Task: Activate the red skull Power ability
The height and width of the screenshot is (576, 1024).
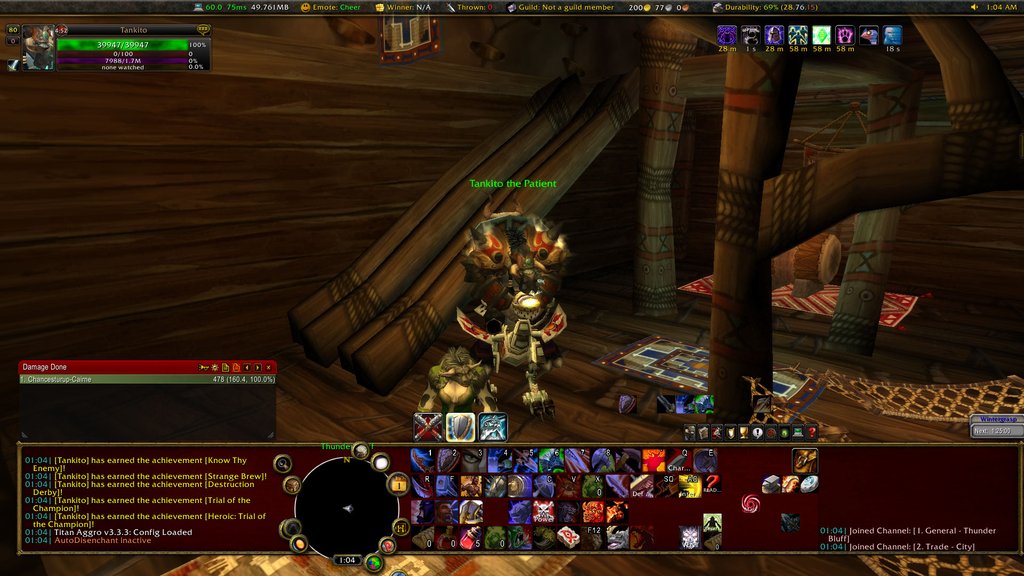Action: coord(544,513)
